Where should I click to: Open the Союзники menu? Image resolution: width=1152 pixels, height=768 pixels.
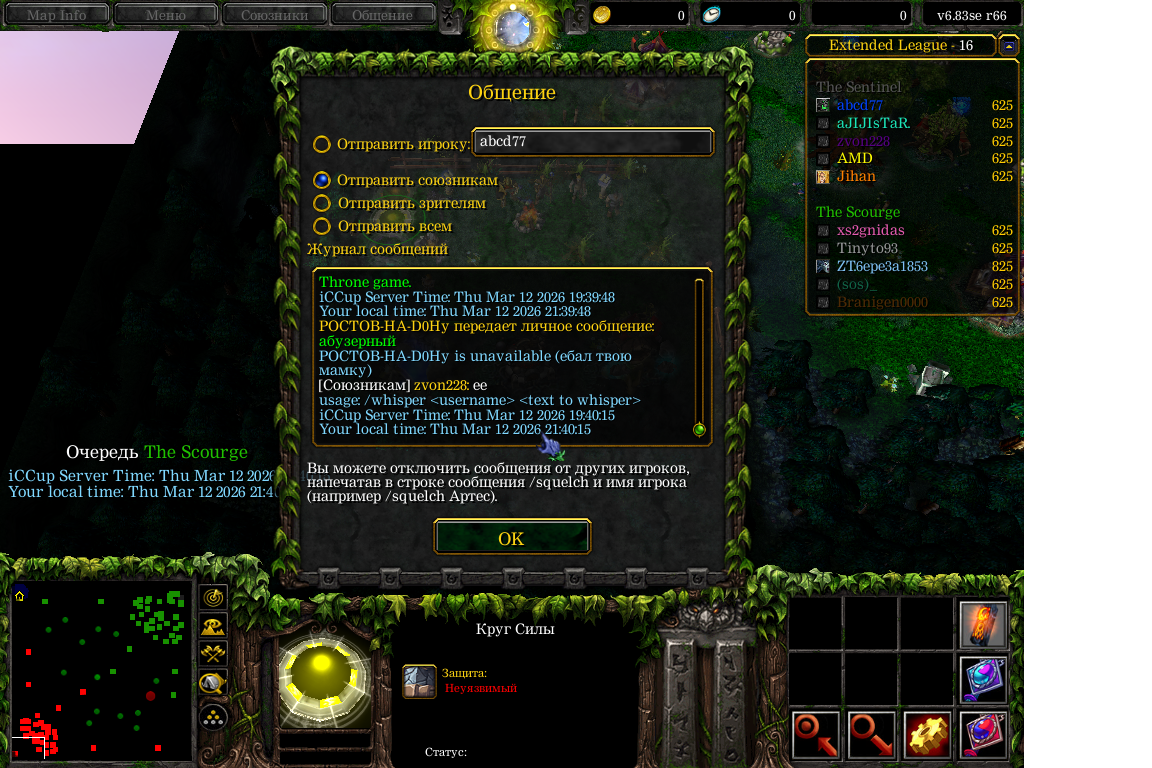click(x=274, y=15)
